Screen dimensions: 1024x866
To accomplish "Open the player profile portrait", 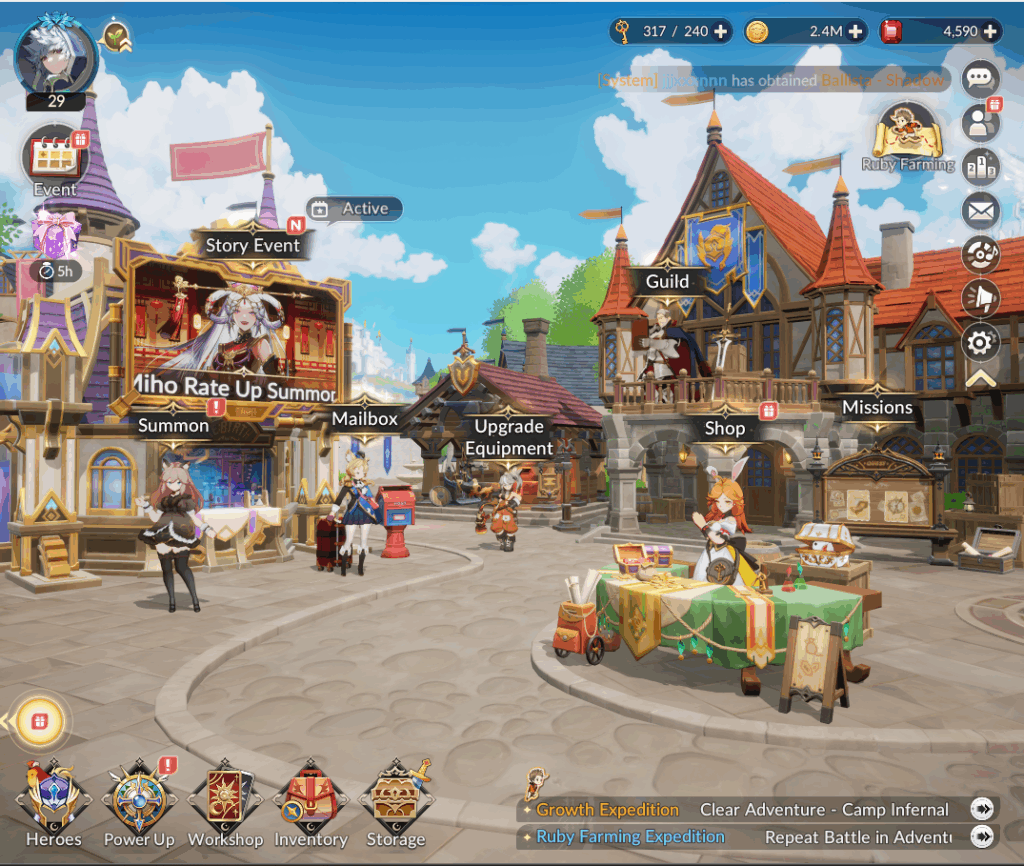I will (55, 56).
